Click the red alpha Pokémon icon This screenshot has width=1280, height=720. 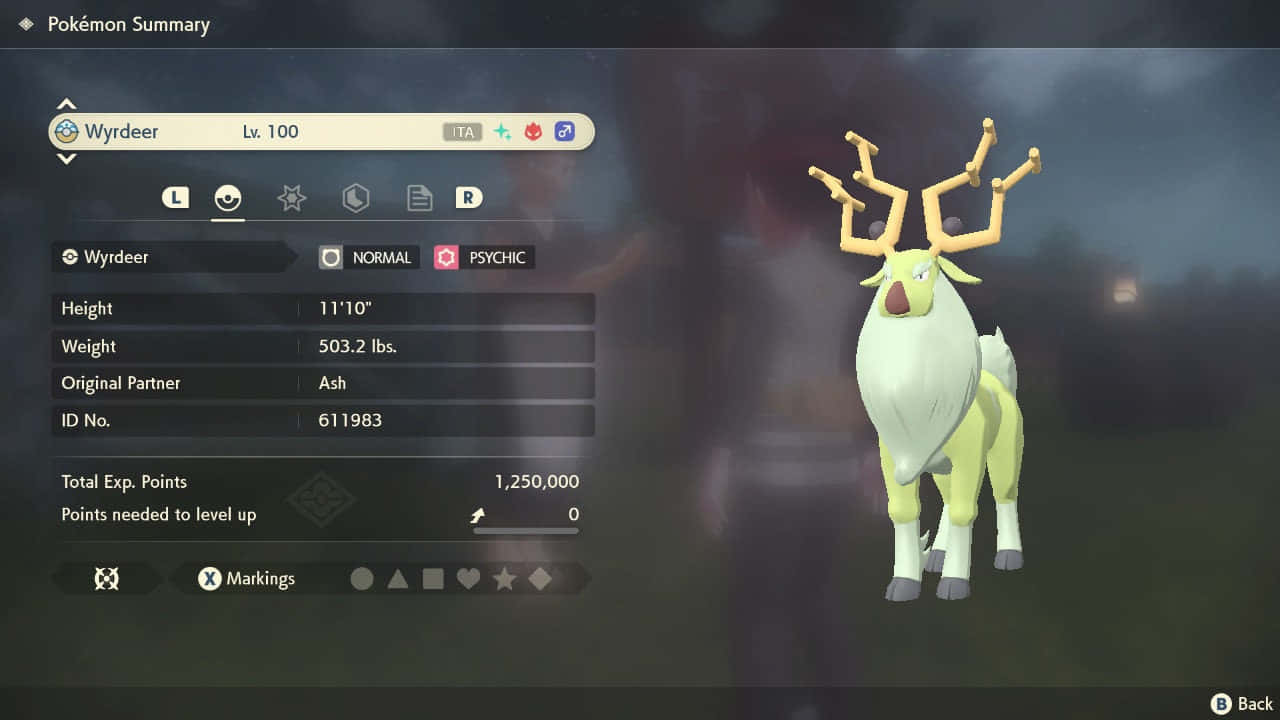click(x=532, y=131)
